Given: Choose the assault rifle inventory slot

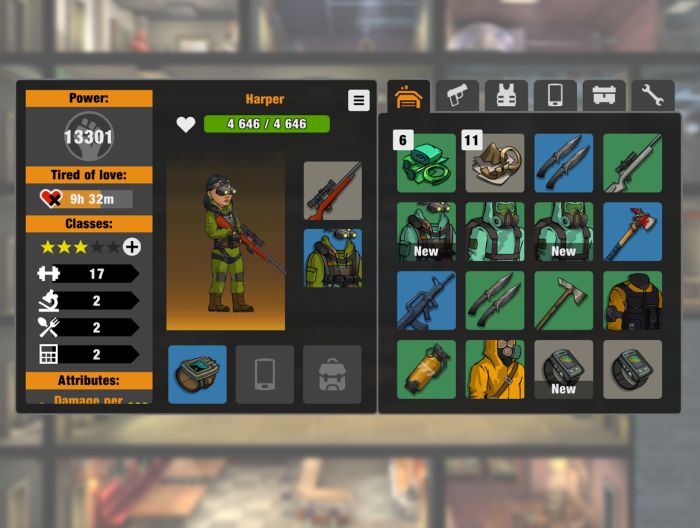Looking at the screenshot, I should (x=426, y=300).
